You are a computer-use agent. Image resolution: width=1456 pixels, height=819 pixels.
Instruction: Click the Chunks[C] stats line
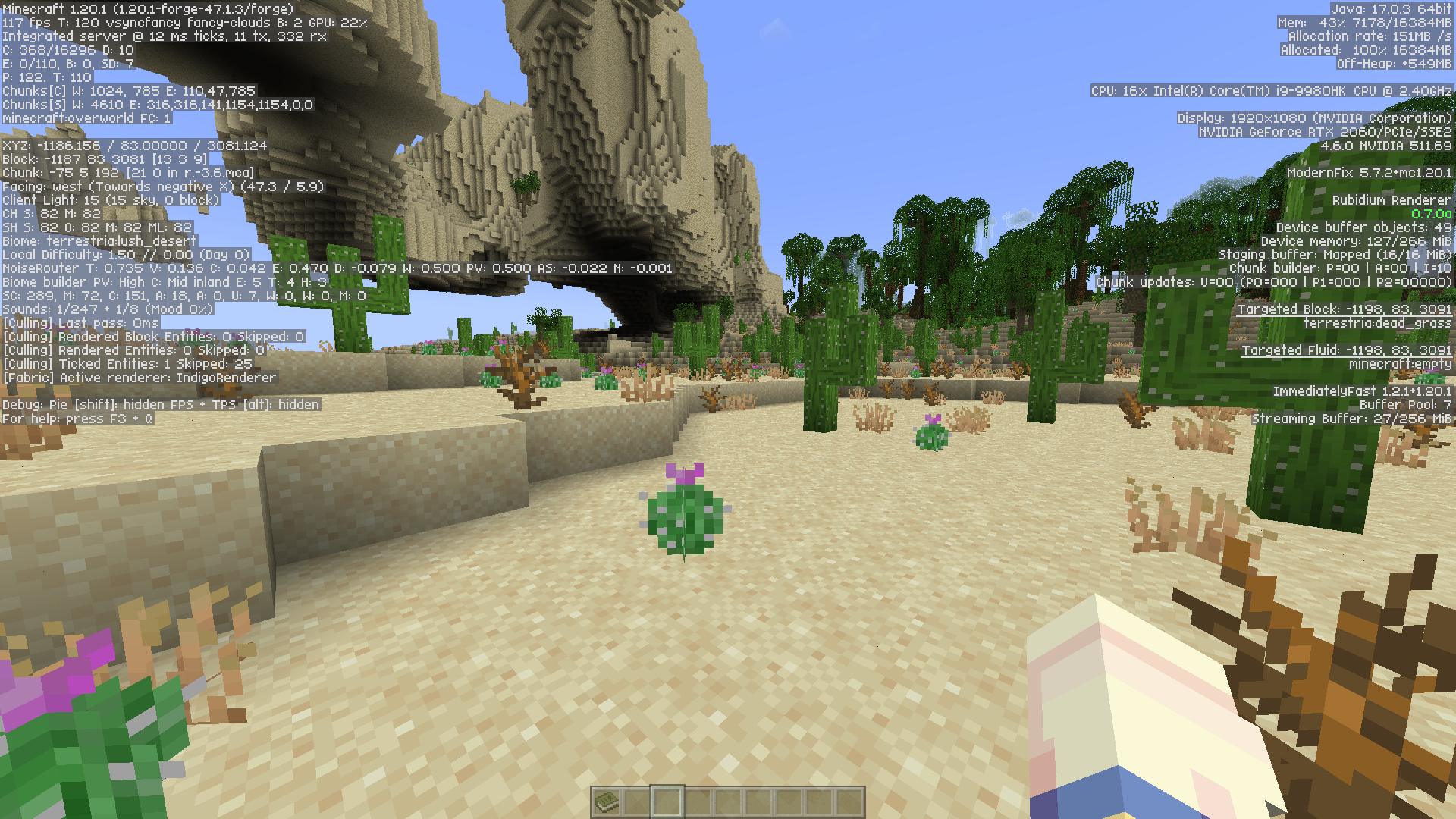click(x=129, y=90)
